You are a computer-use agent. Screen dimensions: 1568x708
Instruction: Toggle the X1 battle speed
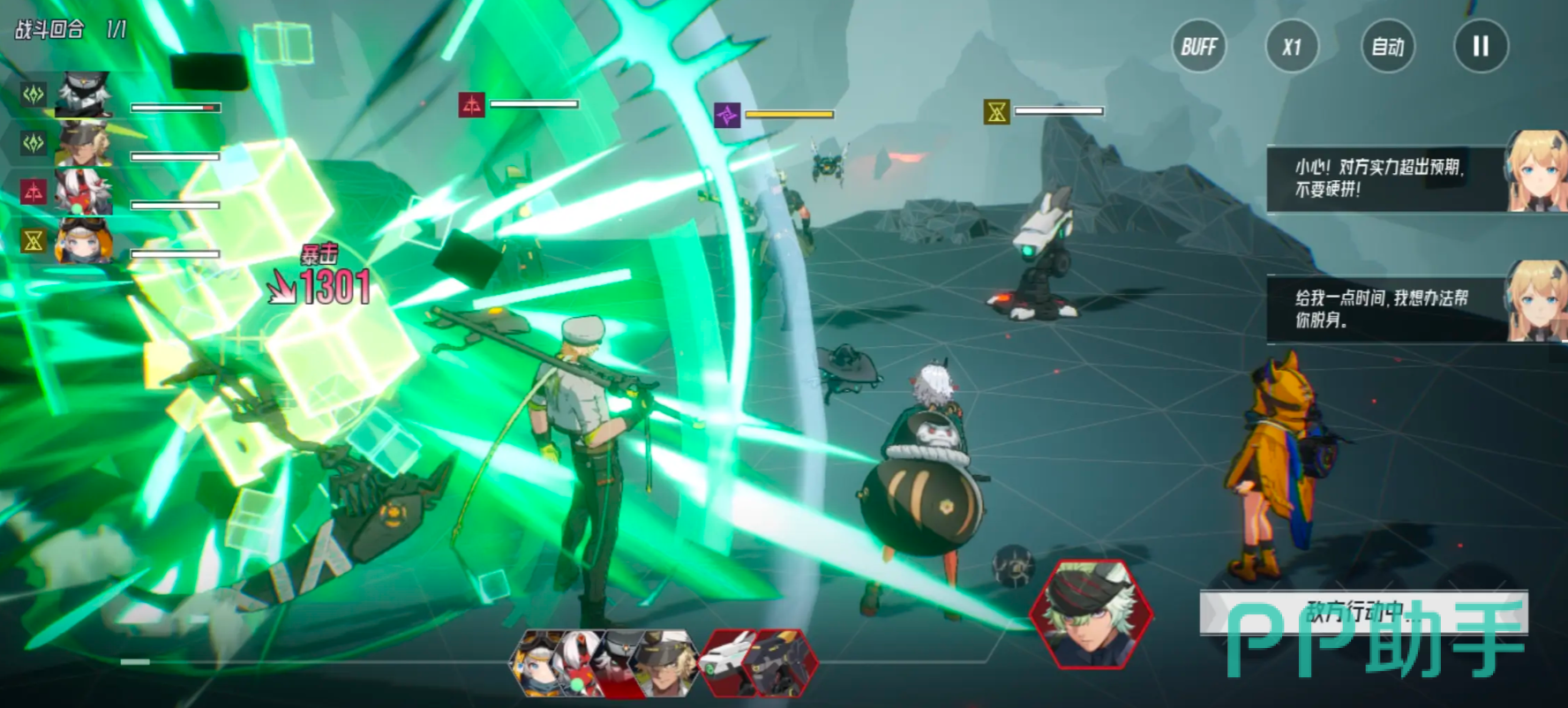[1292, 47]
